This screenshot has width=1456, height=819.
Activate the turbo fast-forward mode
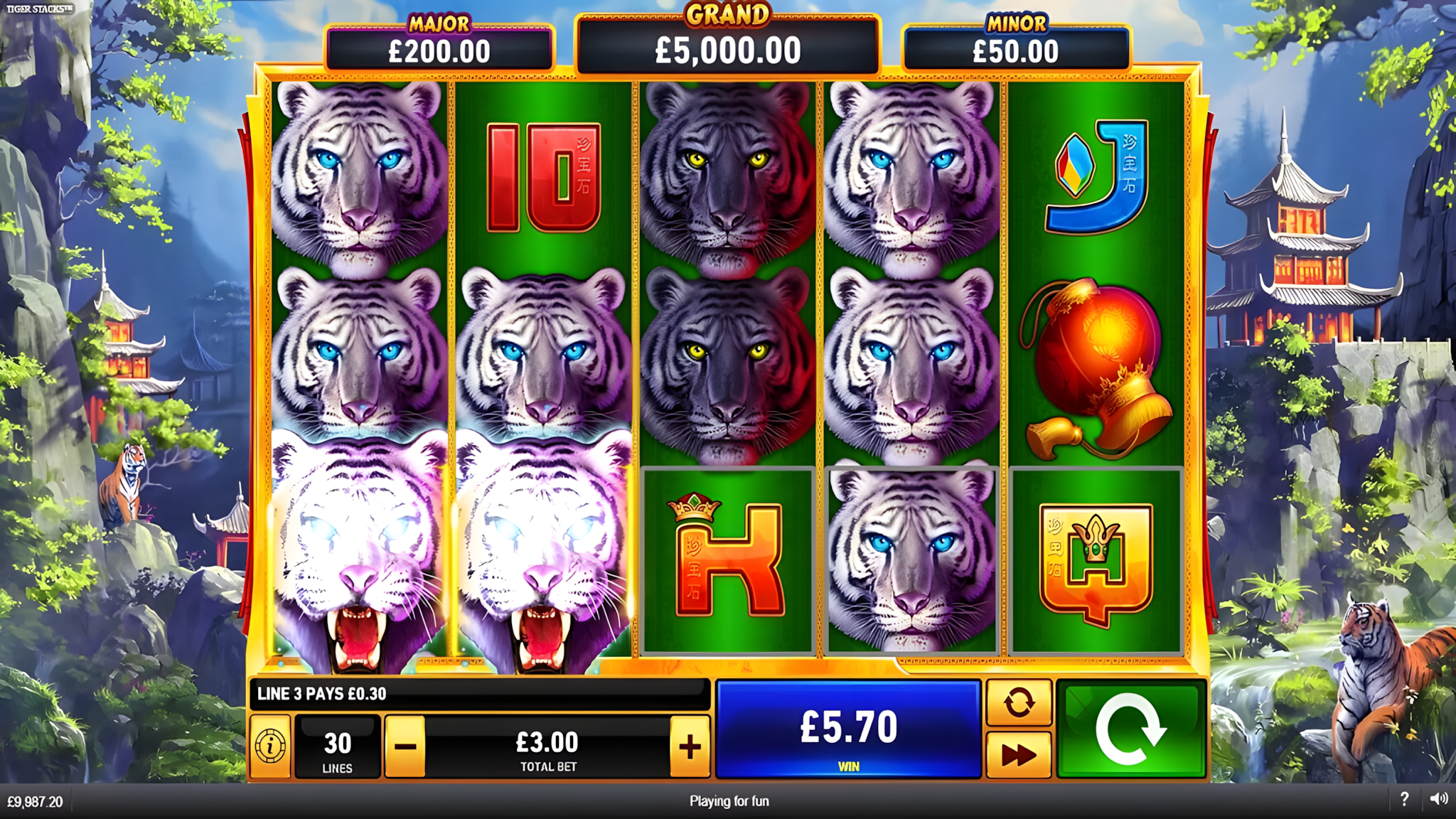click(1018, 754)
